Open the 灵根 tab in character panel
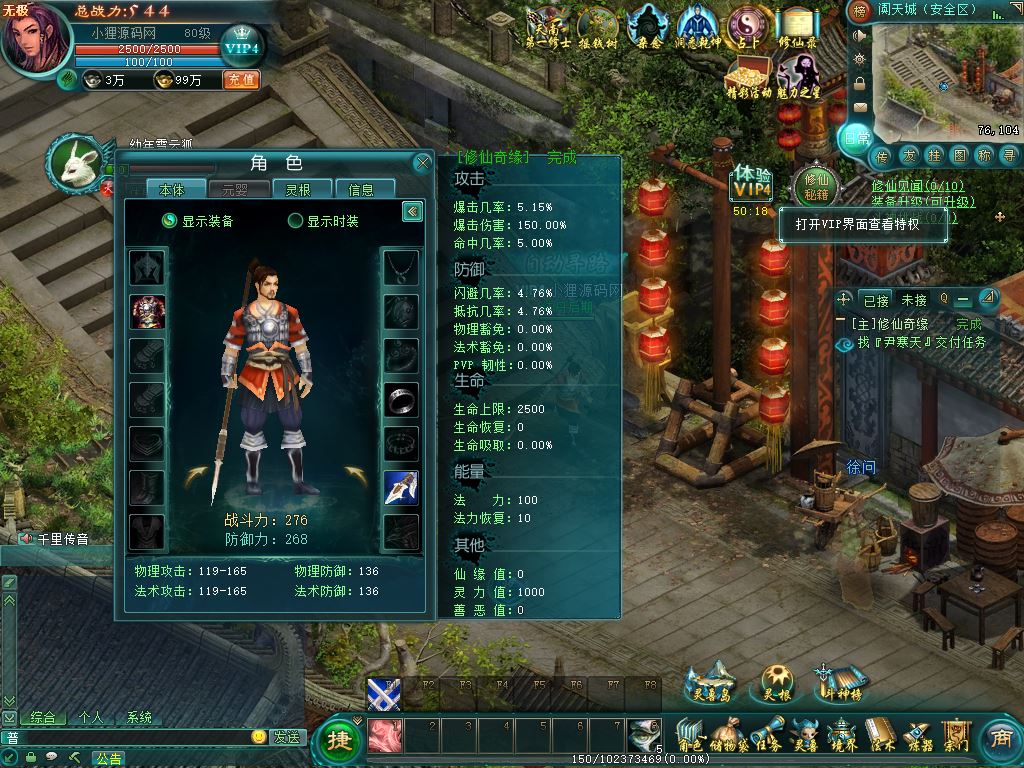The image size is (1024, 768). (x=298, y=189)
